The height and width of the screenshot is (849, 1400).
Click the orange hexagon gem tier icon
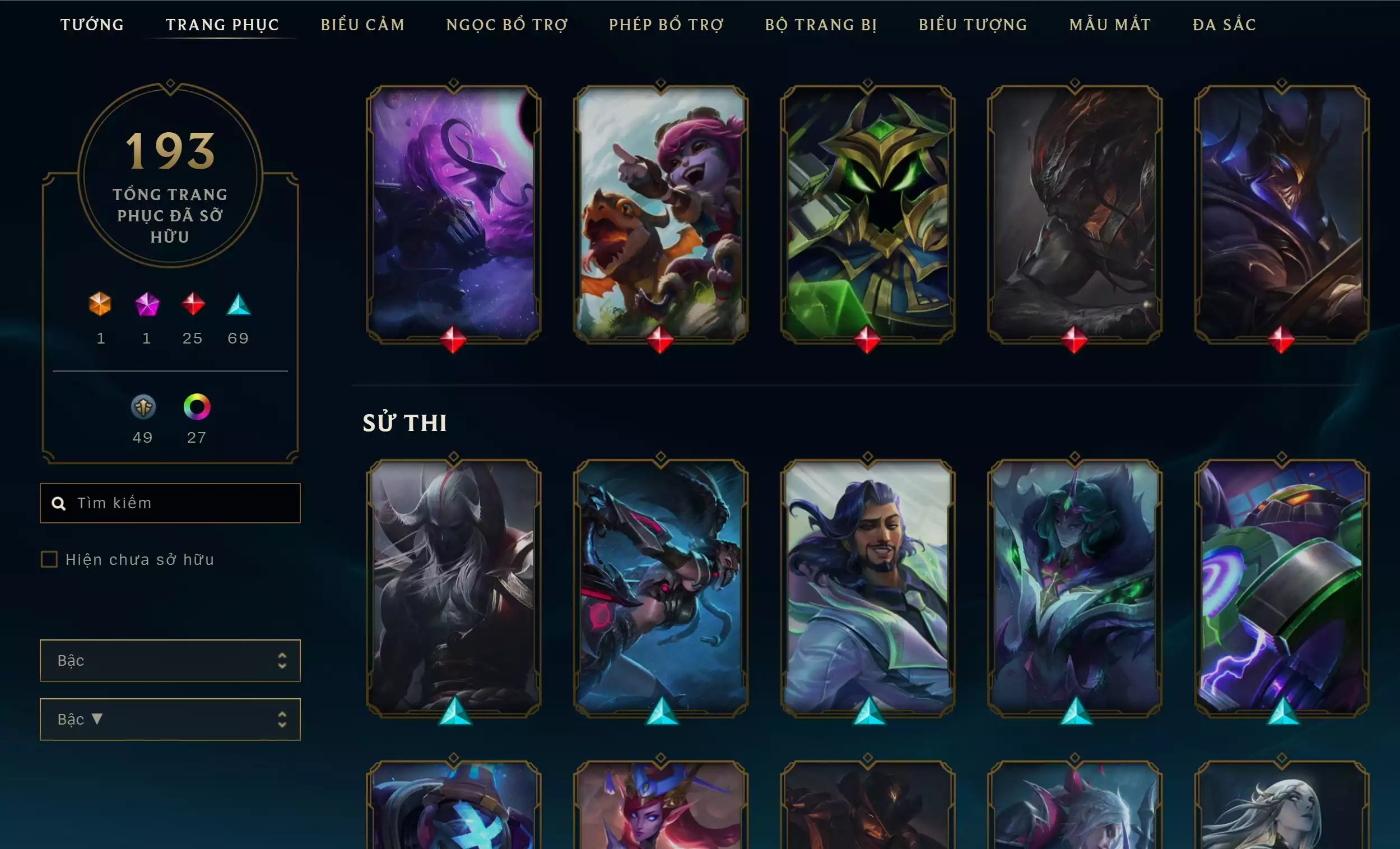100,304
